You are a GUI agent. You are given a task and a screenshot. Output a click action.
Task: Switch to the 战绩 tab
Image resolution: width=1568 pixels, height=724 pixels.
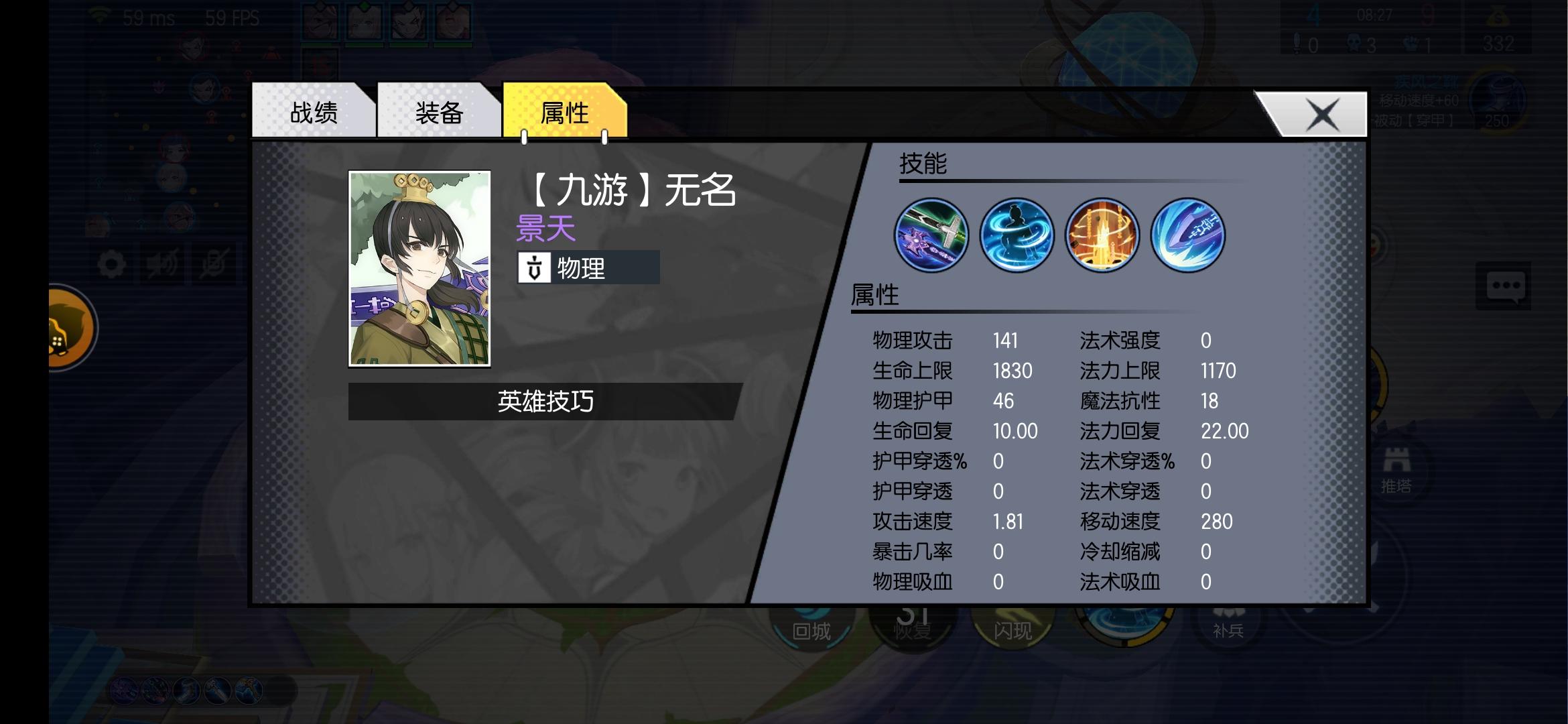point(314,113)
